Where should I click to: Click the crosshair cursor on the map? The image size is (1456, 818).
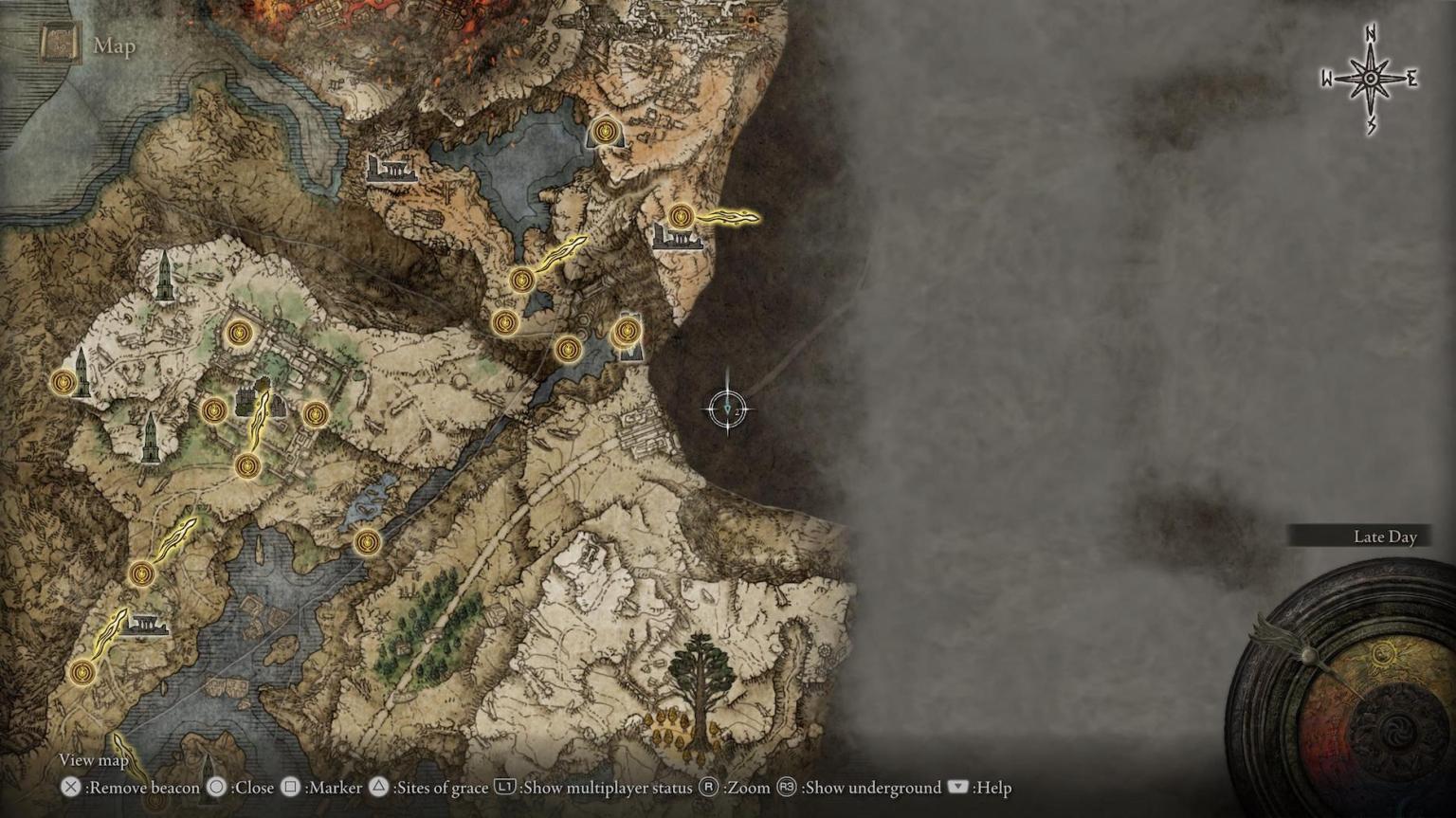pyautogui.click(x=730, y=408)
